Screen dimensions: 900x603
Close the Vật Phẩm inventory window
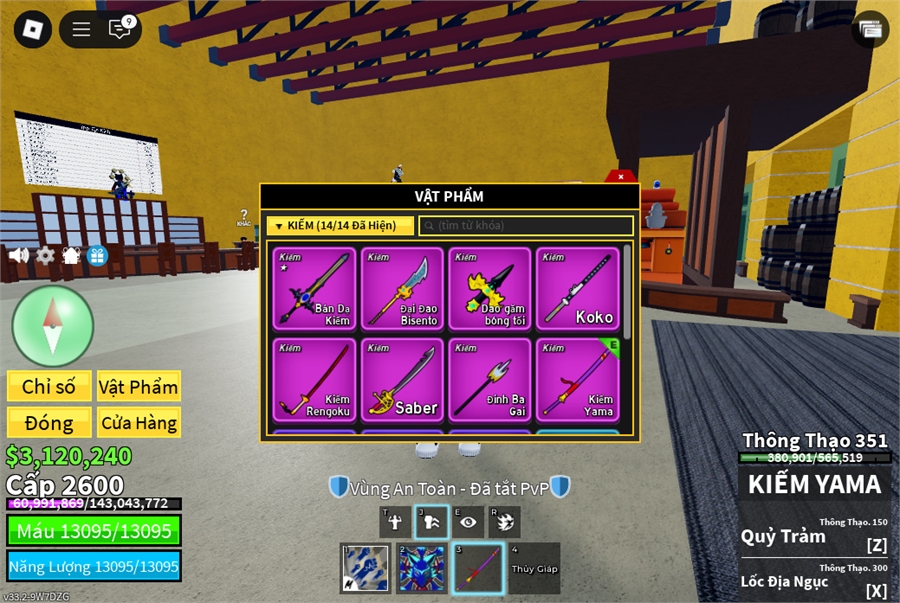[x=621, y=177]
